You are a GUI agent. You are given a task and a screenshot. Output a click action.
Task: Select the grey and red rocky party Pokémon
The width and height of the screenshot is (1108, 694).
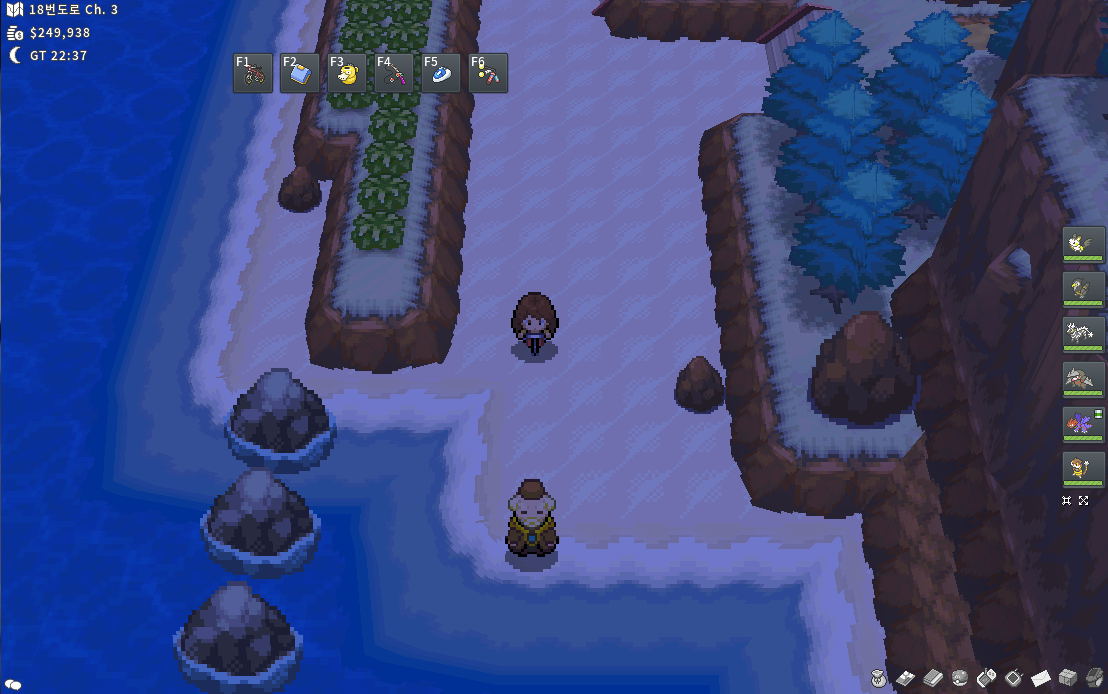tap(1084, 379)
